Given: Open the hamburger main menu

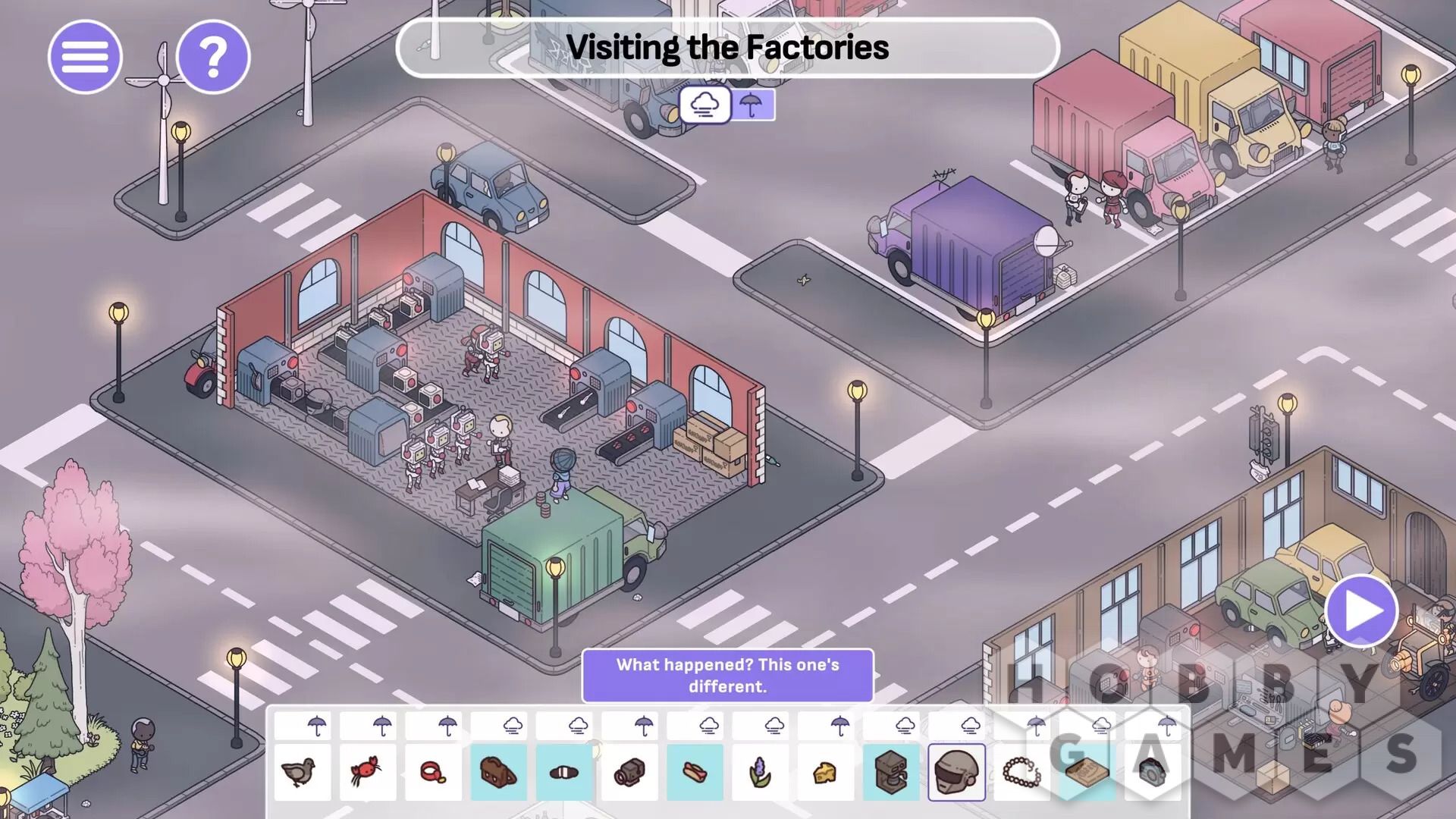Looking at the screenshot, I should click(x=85, y=57).
